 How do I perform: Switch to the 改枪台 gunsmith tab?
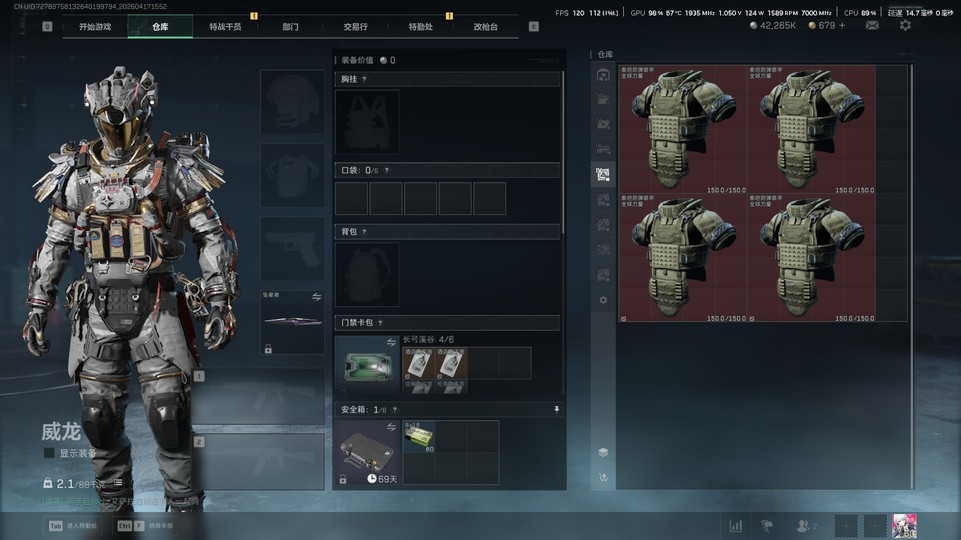pos(486,27)
